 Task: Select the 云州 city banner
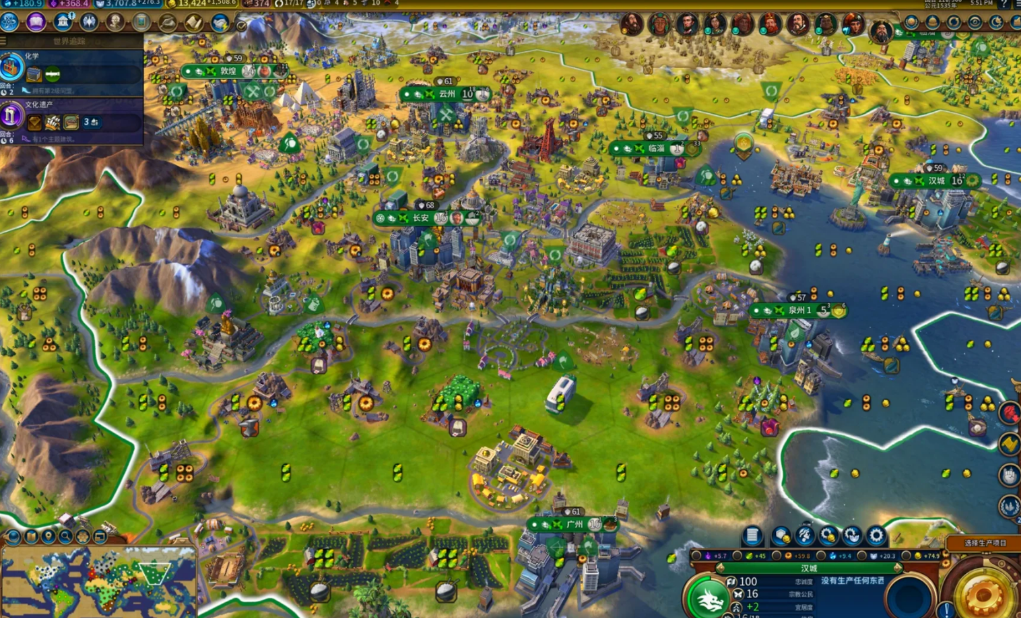(x=446, y=94)
